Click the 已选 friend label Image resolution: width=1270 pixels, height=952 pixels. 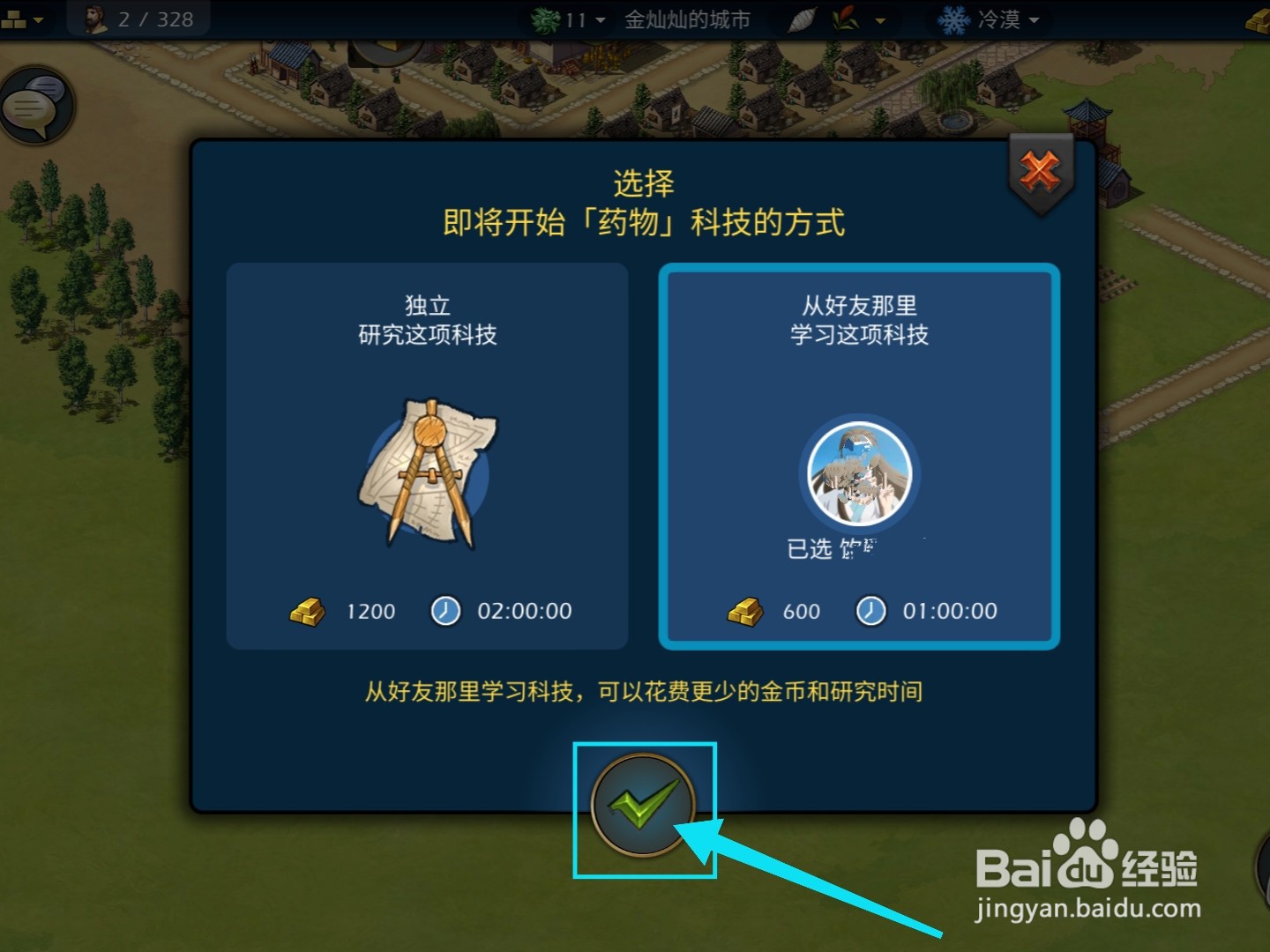[847, 547]
